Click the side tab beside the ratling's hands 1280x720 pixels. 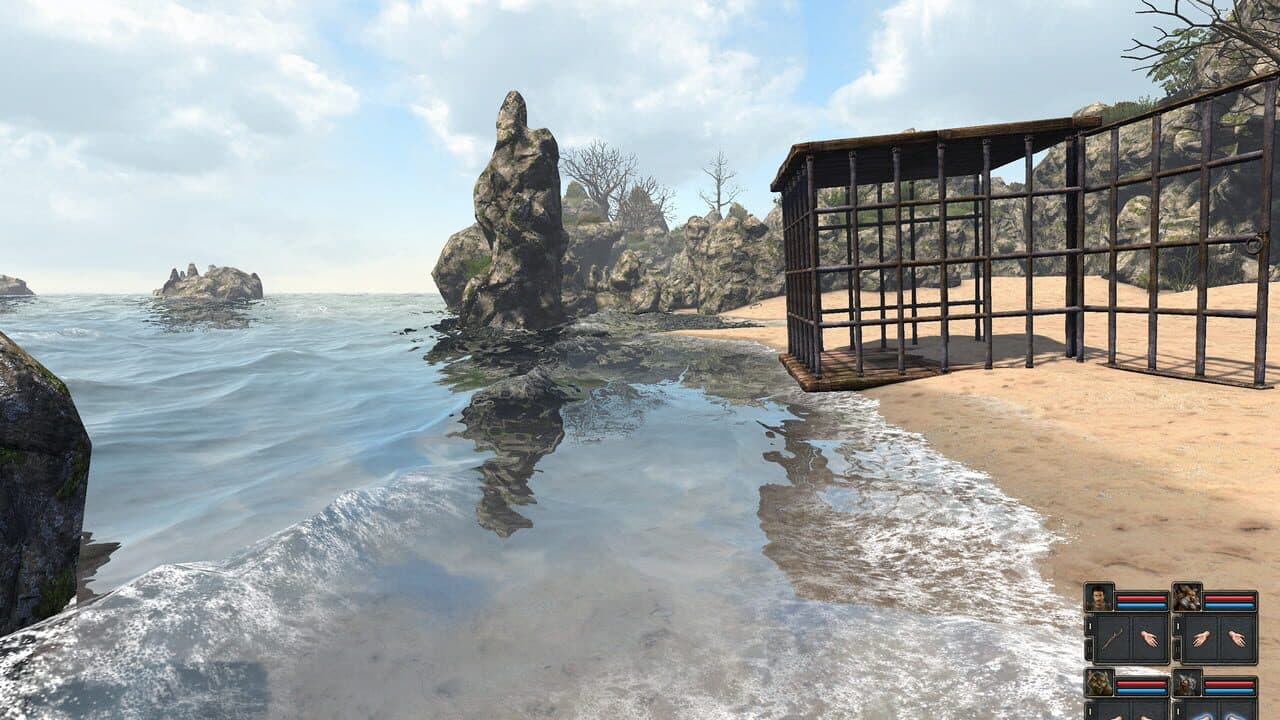click(1177, 709)
